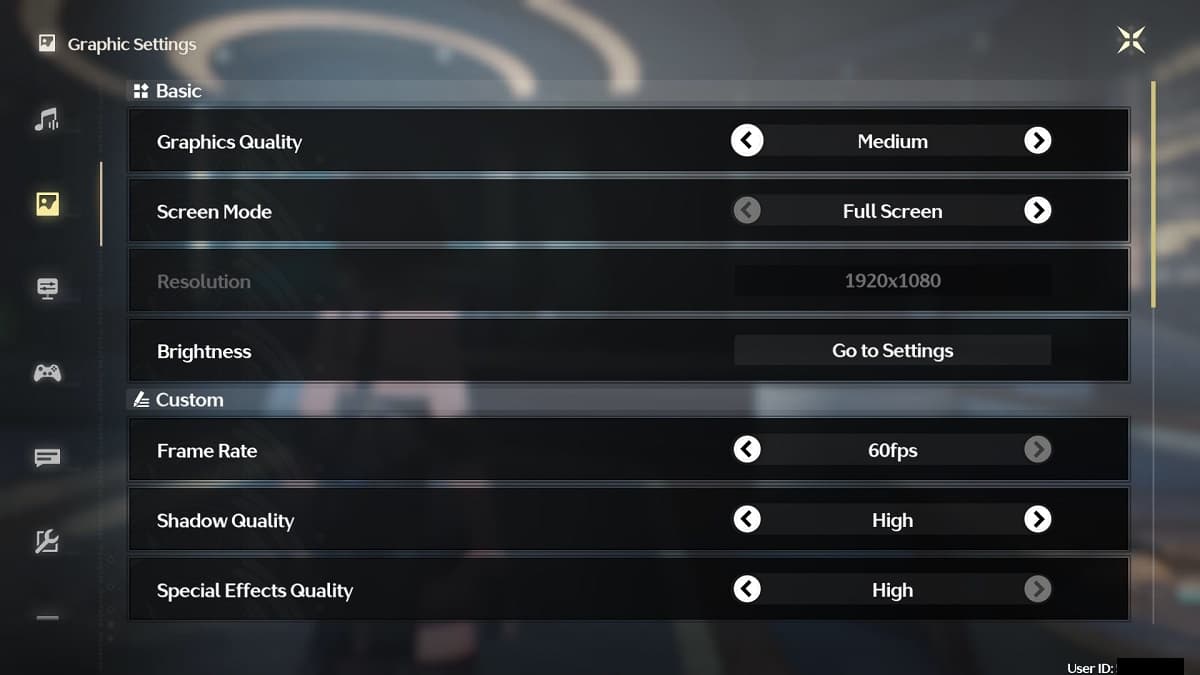Decrease Frame Rate with left arrow
Image resolution: width=1200 pixels, height=675 pixels.
[747, 450]
